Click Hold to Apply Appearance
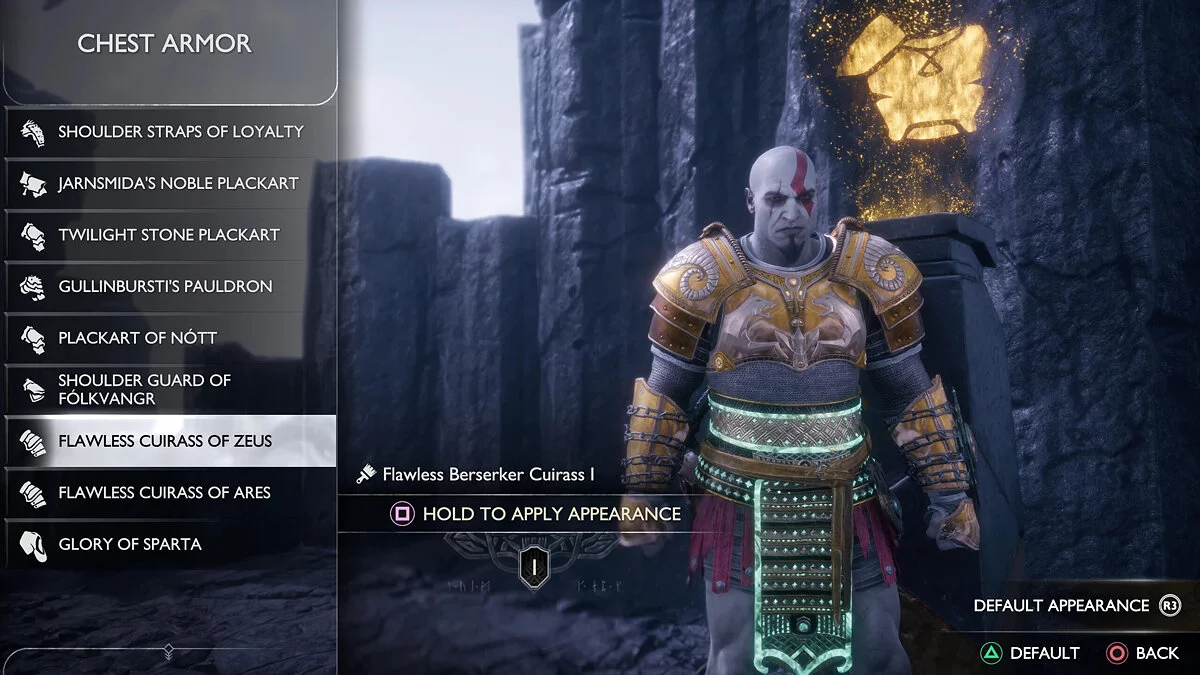Image resolution: width=1200 pixels, height=675 pixels. click(x=536, y=514)
